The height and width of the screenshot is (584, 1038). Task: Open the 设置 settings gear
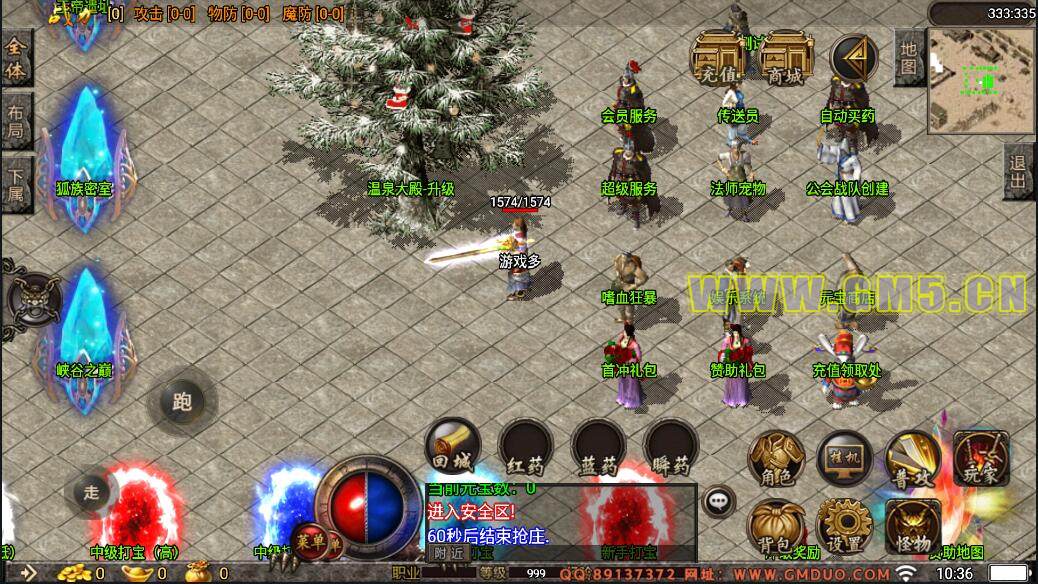845,526
